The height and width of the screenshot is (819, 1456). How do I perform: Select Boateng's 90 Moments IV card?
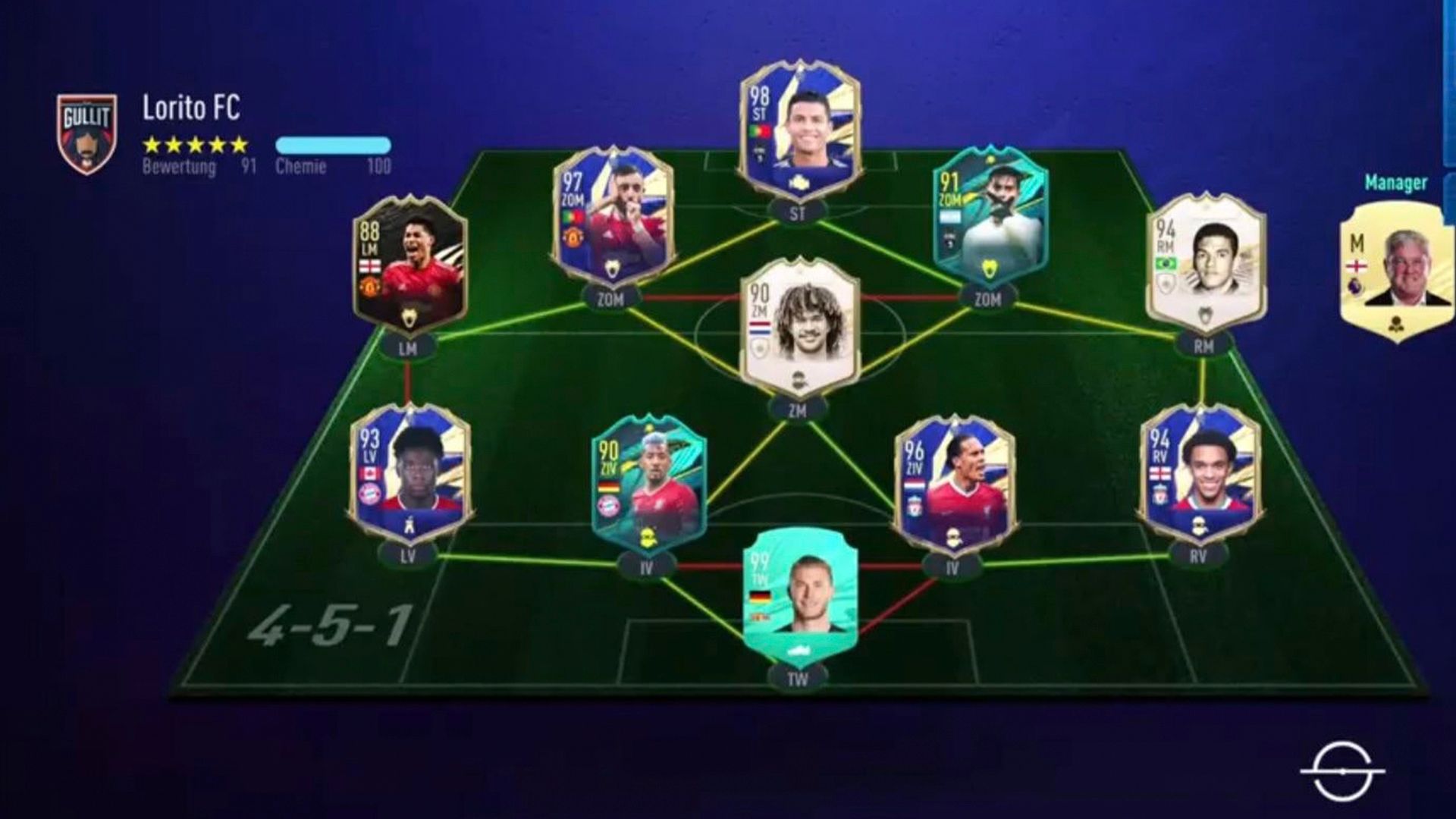[x=648, y=482]
